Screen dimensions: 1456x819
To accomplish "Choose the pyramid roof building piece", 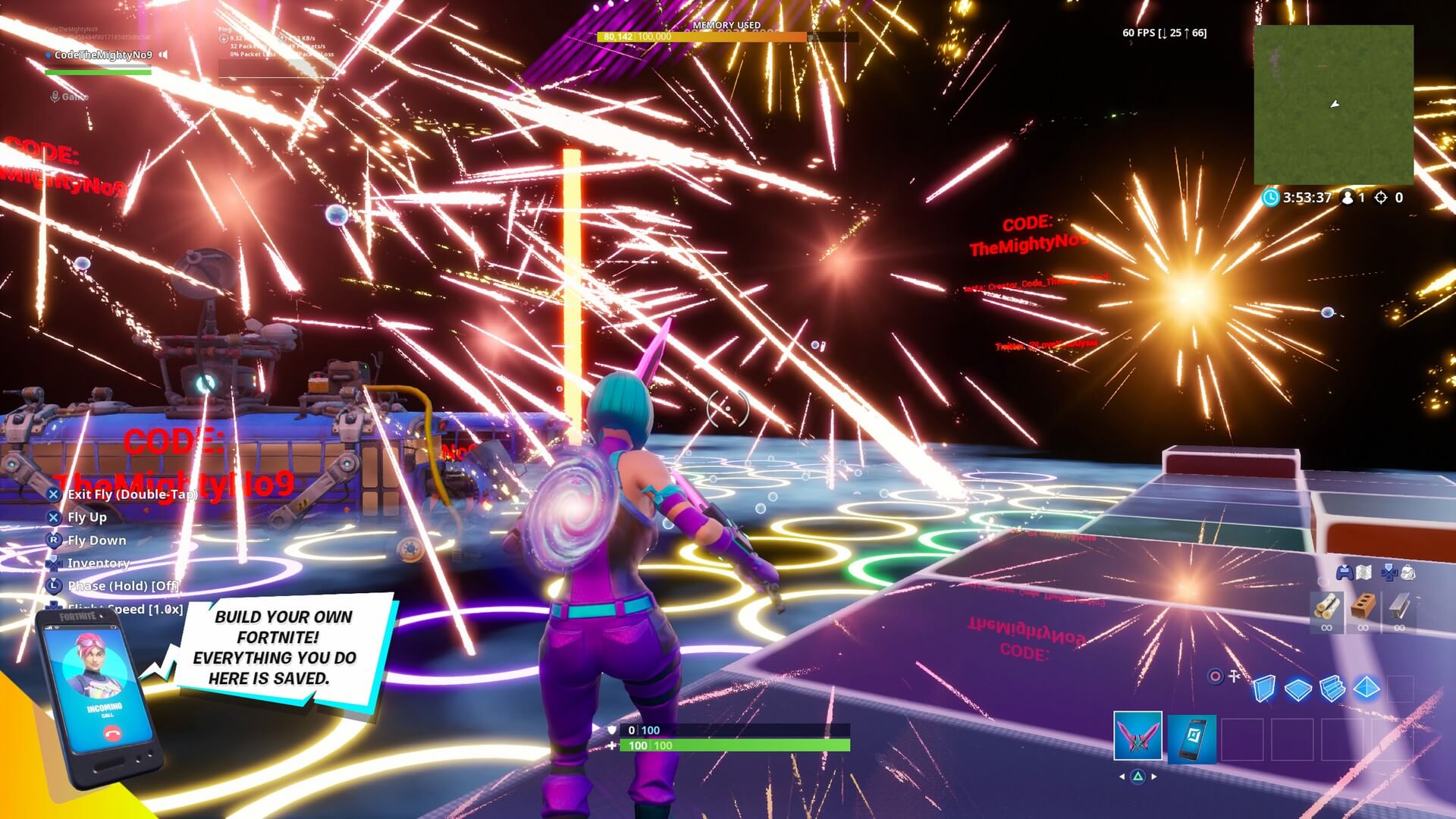I will pos(1367,688).
